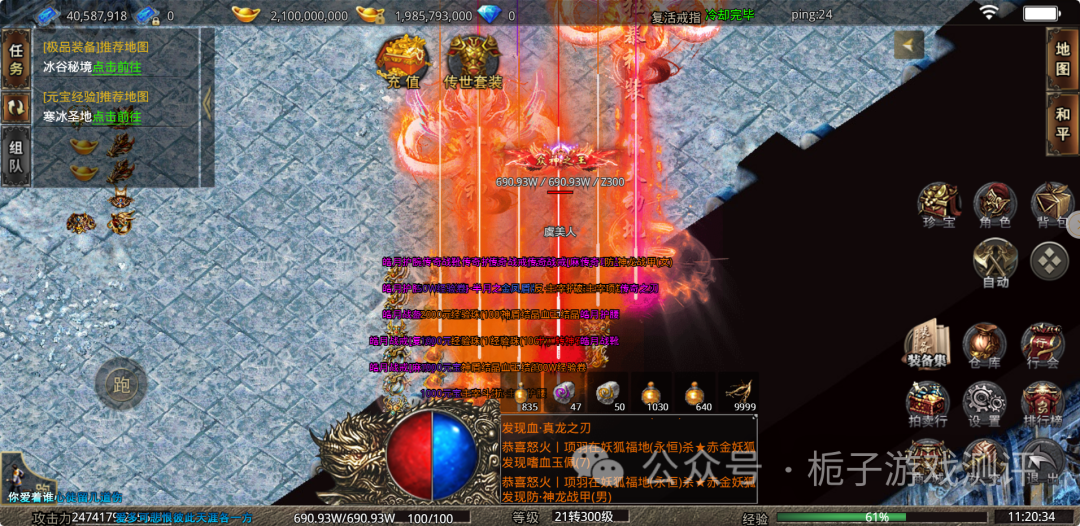
Task: Open the 行会 guild menu
Action: 1042,346
